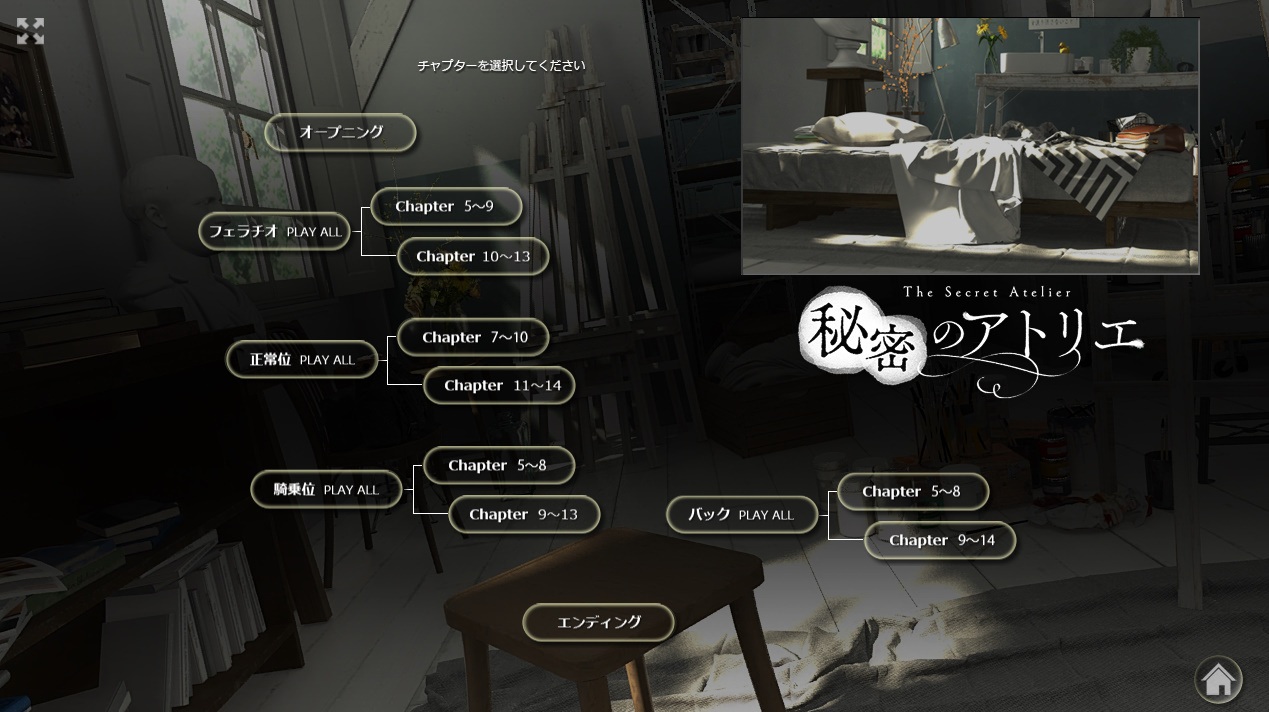
Task: Toggle fullscreen with the arrows icon
Action: pos(31,31)
